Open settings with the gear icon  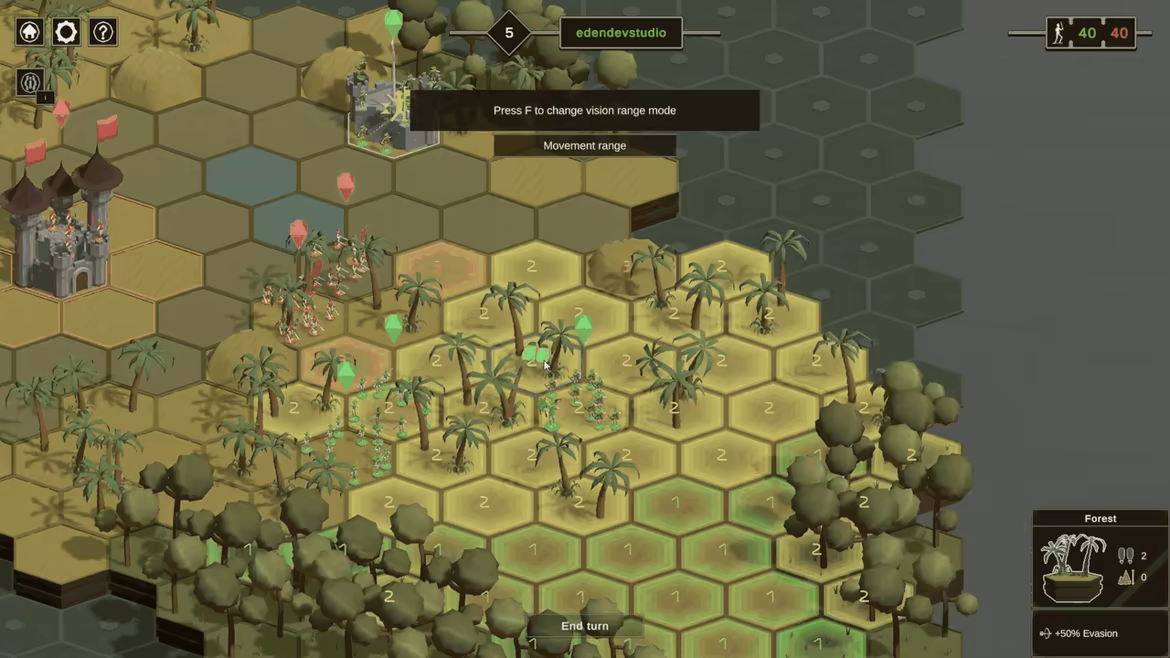tap(66, 32)
